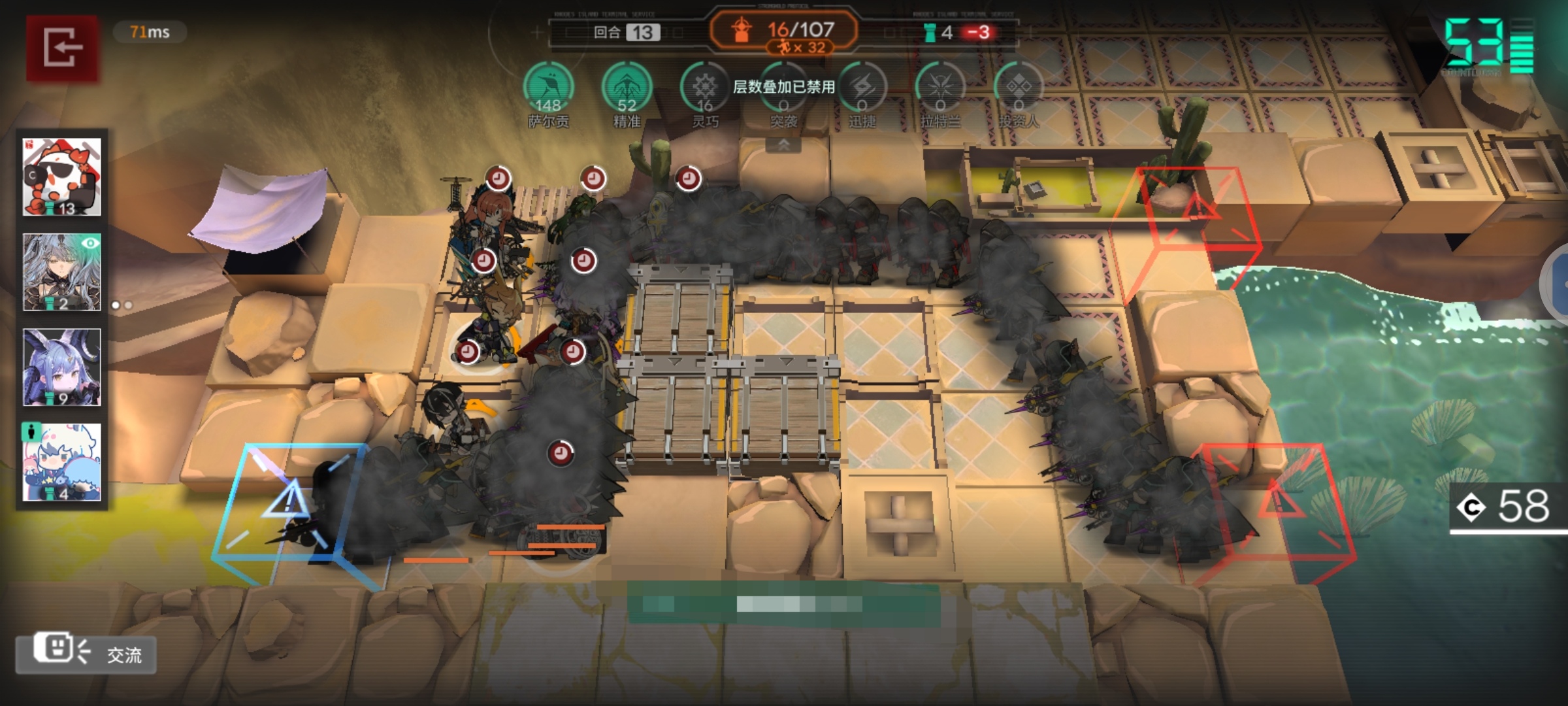Exit the match with the red leave button
The width and height of the screenshot is (1568, 706).
62,48
